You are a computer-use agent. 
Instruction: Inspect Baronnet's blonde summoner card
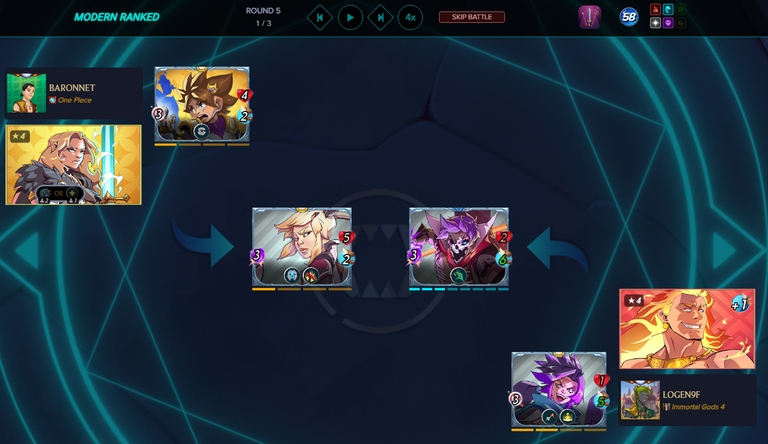coord(74,165)
